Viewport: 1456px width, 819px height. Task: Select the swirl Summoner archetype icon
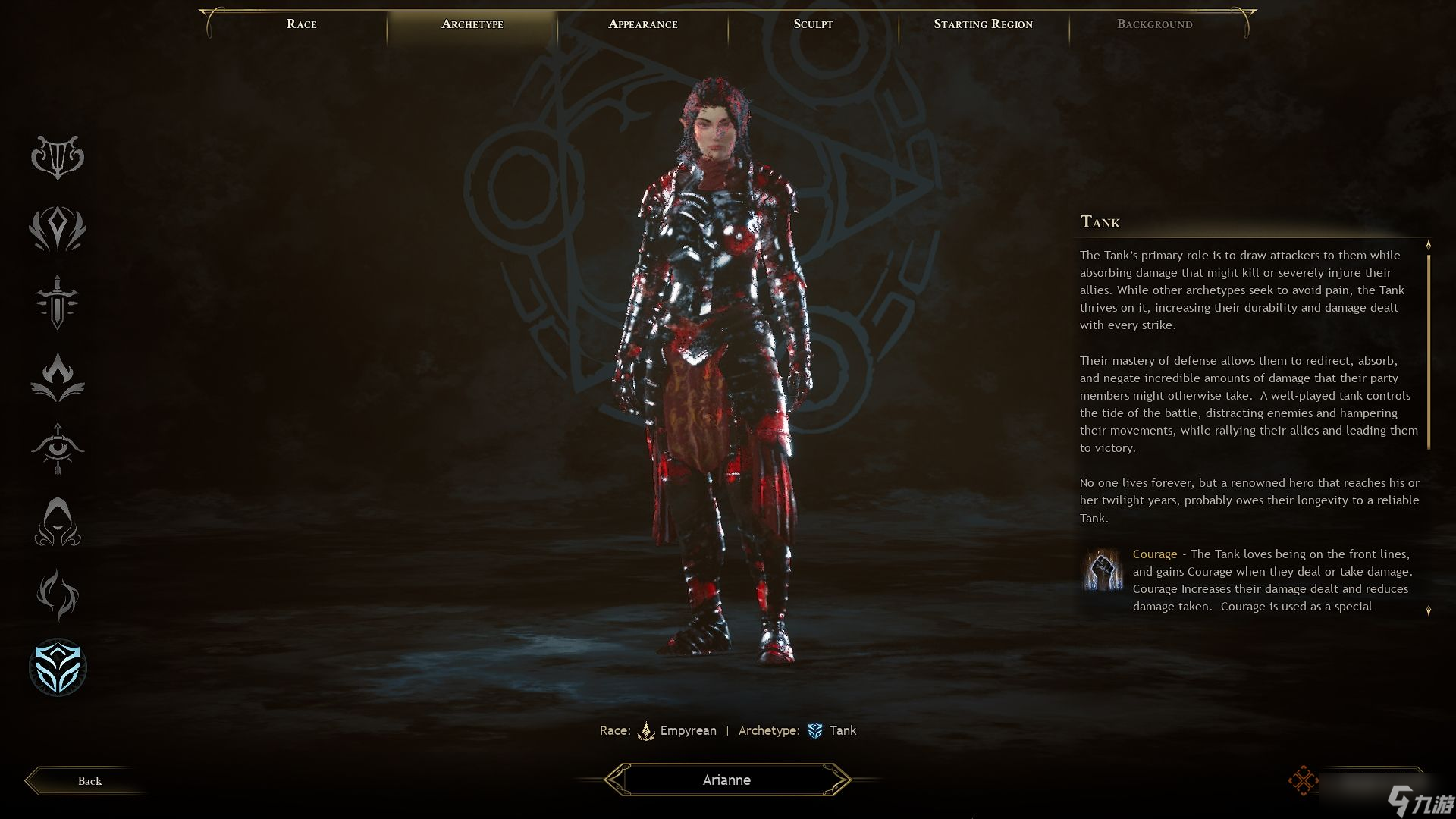[x=58, y=595]
